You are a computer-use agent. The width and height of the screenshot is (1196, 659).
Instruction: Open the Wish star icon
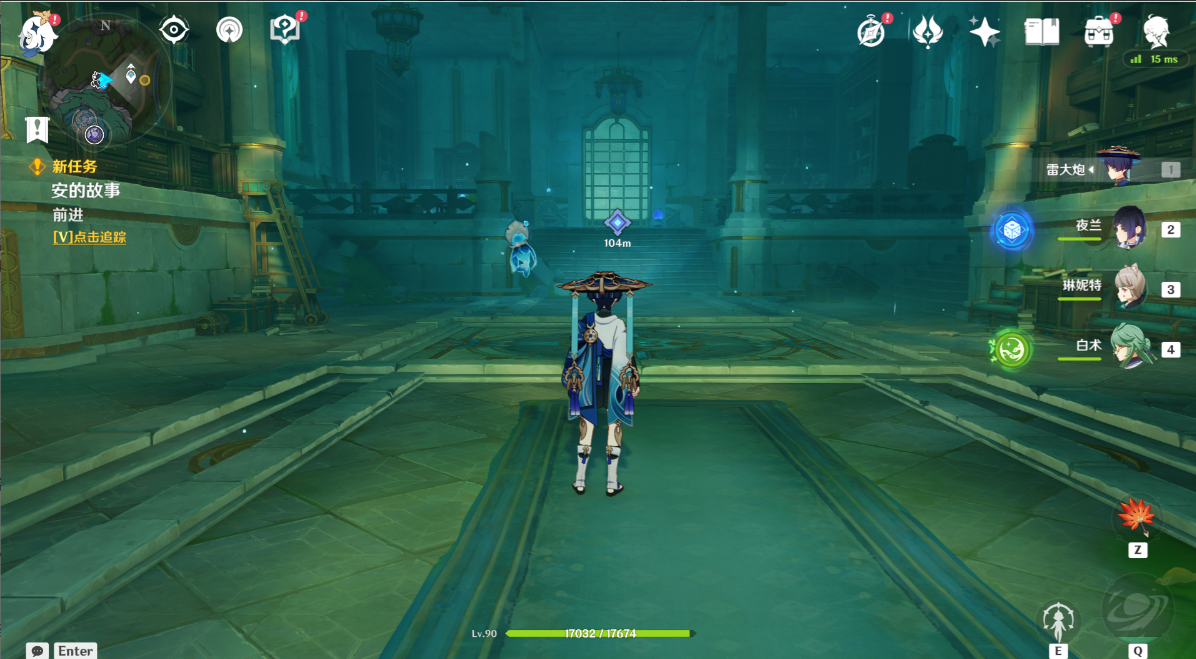984,32
